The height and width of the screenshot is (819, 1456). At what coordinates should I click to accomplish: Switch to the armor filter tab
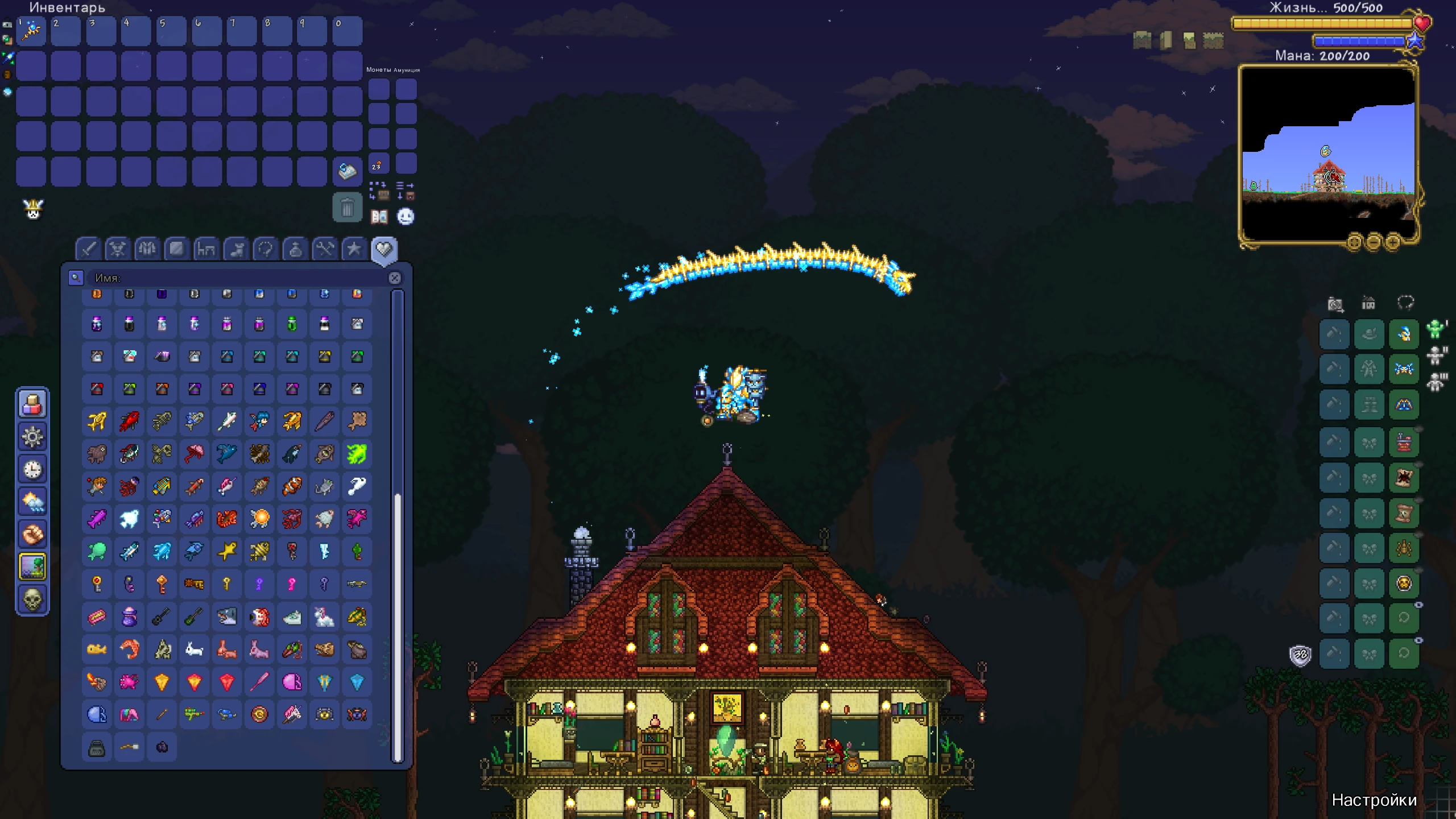tap(147, 249)
